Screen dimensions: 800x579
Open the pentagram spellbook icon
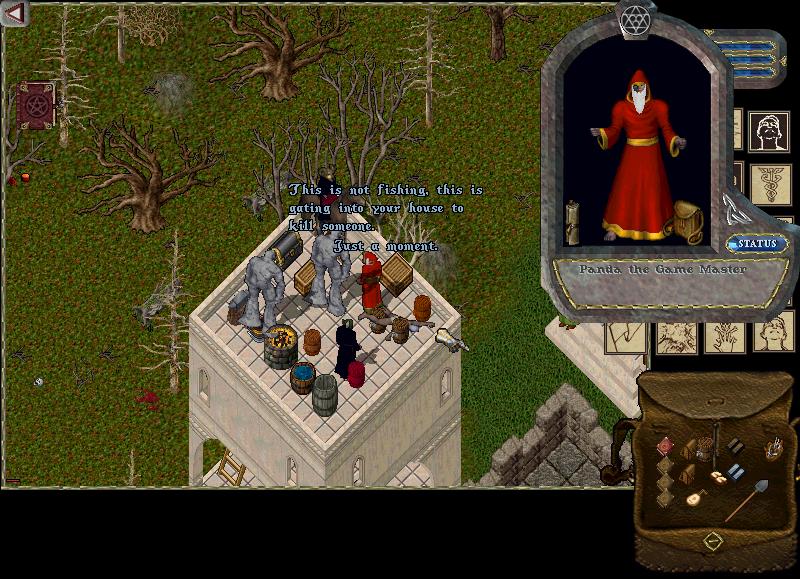click(34, 105)
